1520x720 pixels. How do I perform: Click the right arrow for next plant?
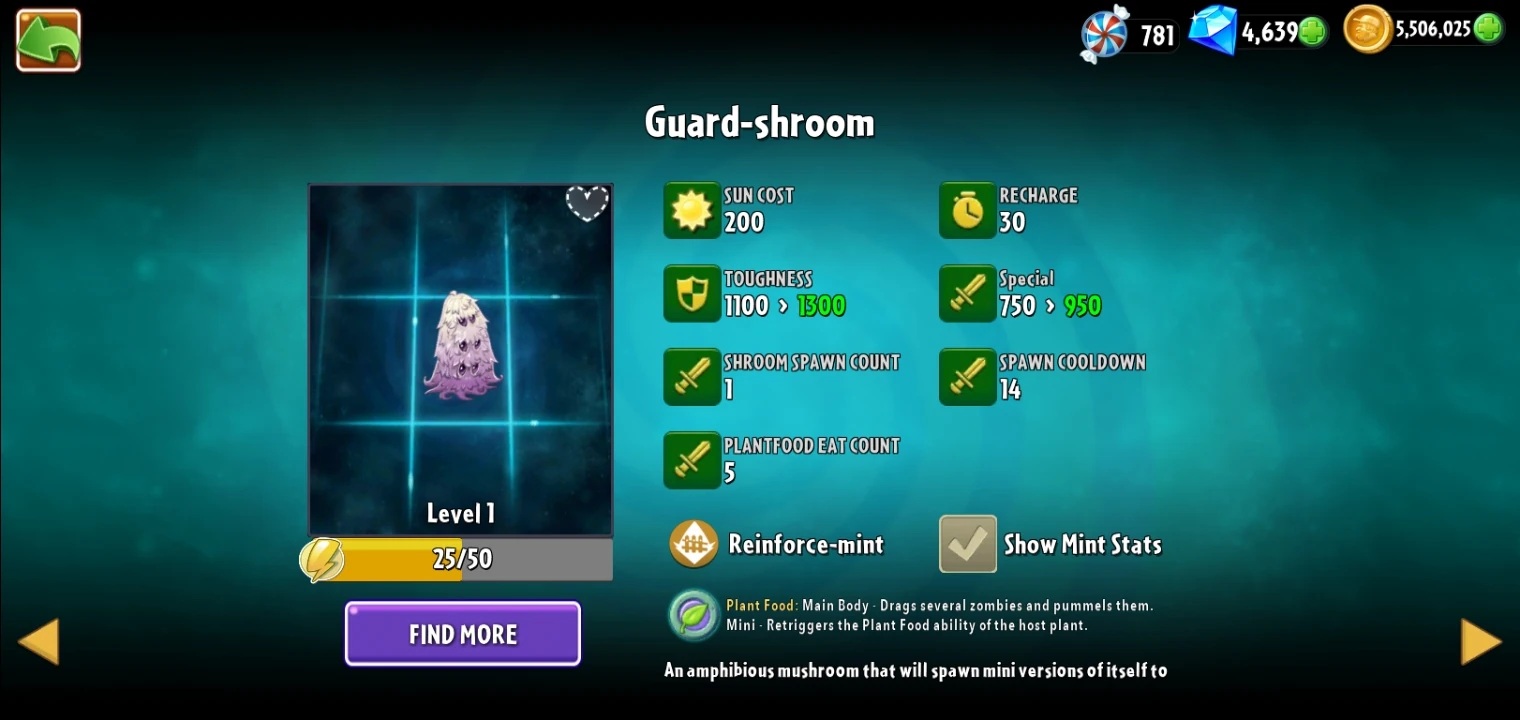click(1482, 640)
